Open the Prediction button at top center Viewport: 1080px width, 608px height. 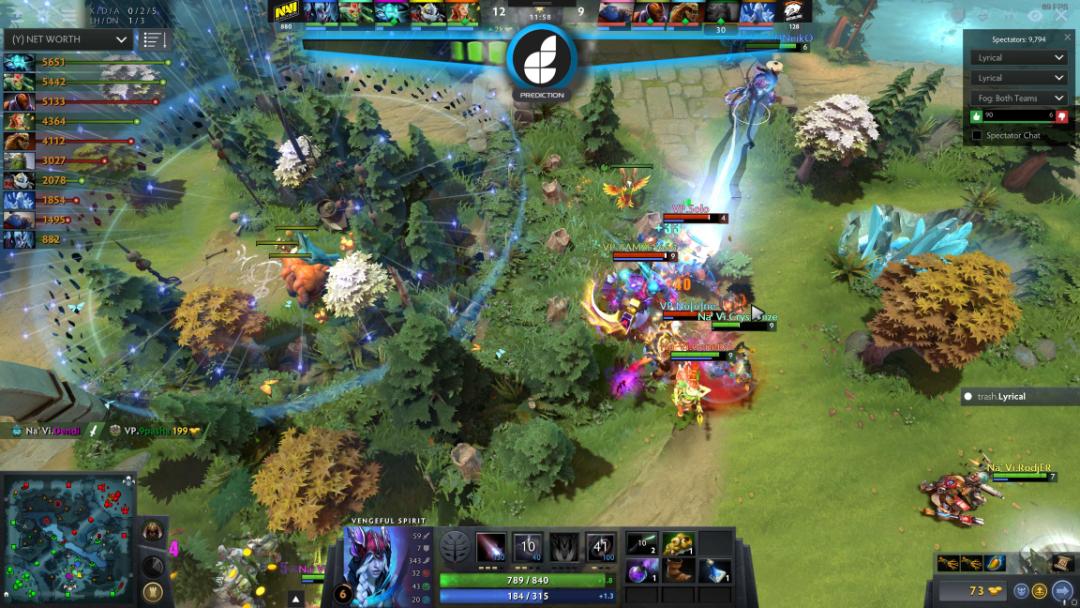point(542,62)
